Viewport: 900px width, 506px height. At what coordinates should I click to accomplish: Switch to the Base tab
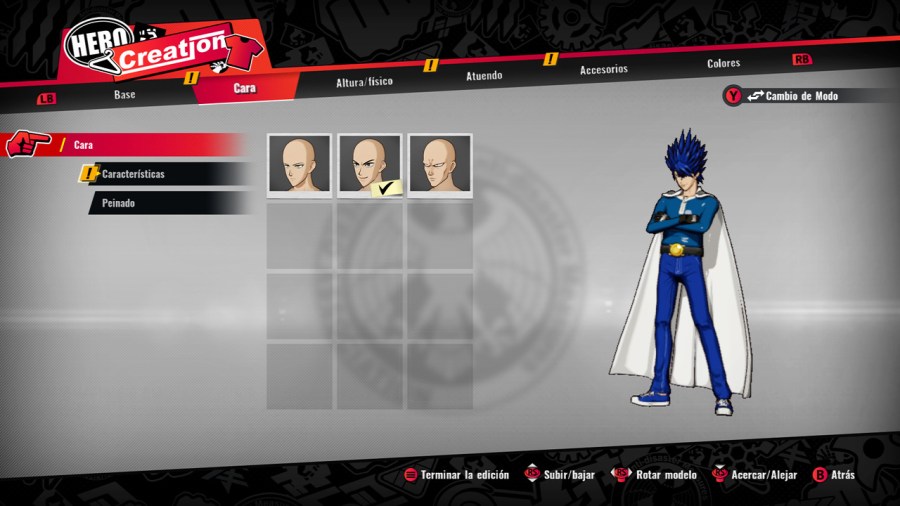(124, 95)
